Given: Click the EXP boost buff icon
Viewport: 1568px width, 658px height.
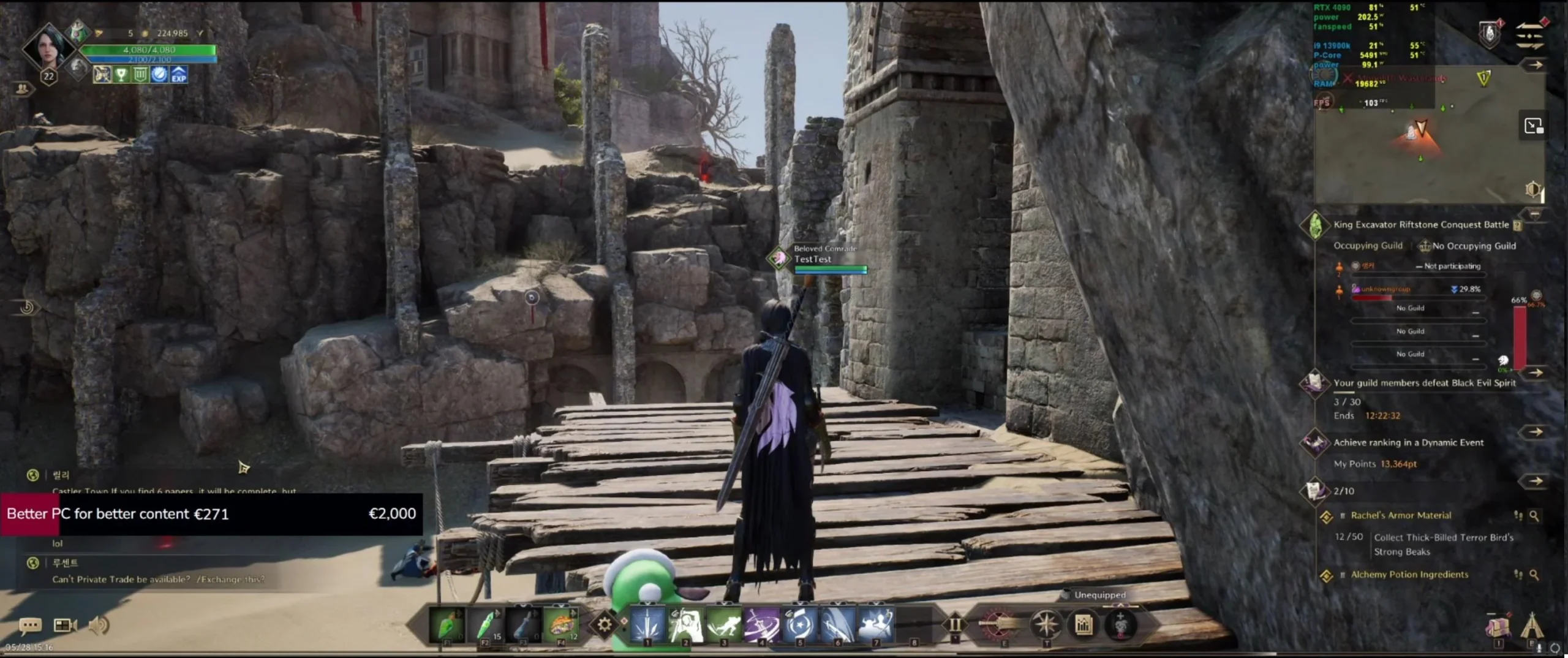Looking at the screenshot, I should tap(178, 75).
